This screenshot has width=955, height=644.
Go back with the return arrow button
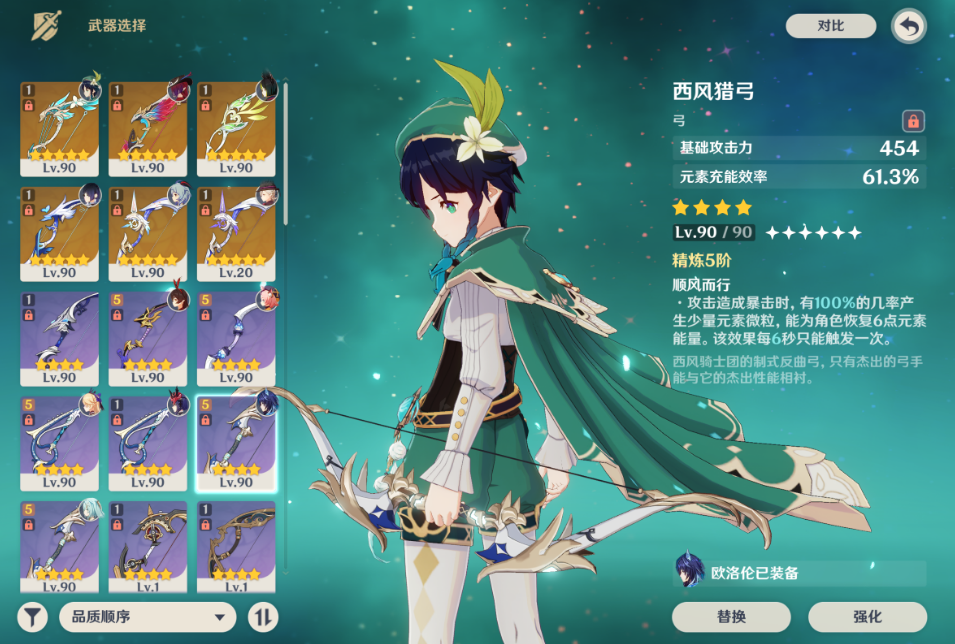point(908,26)
